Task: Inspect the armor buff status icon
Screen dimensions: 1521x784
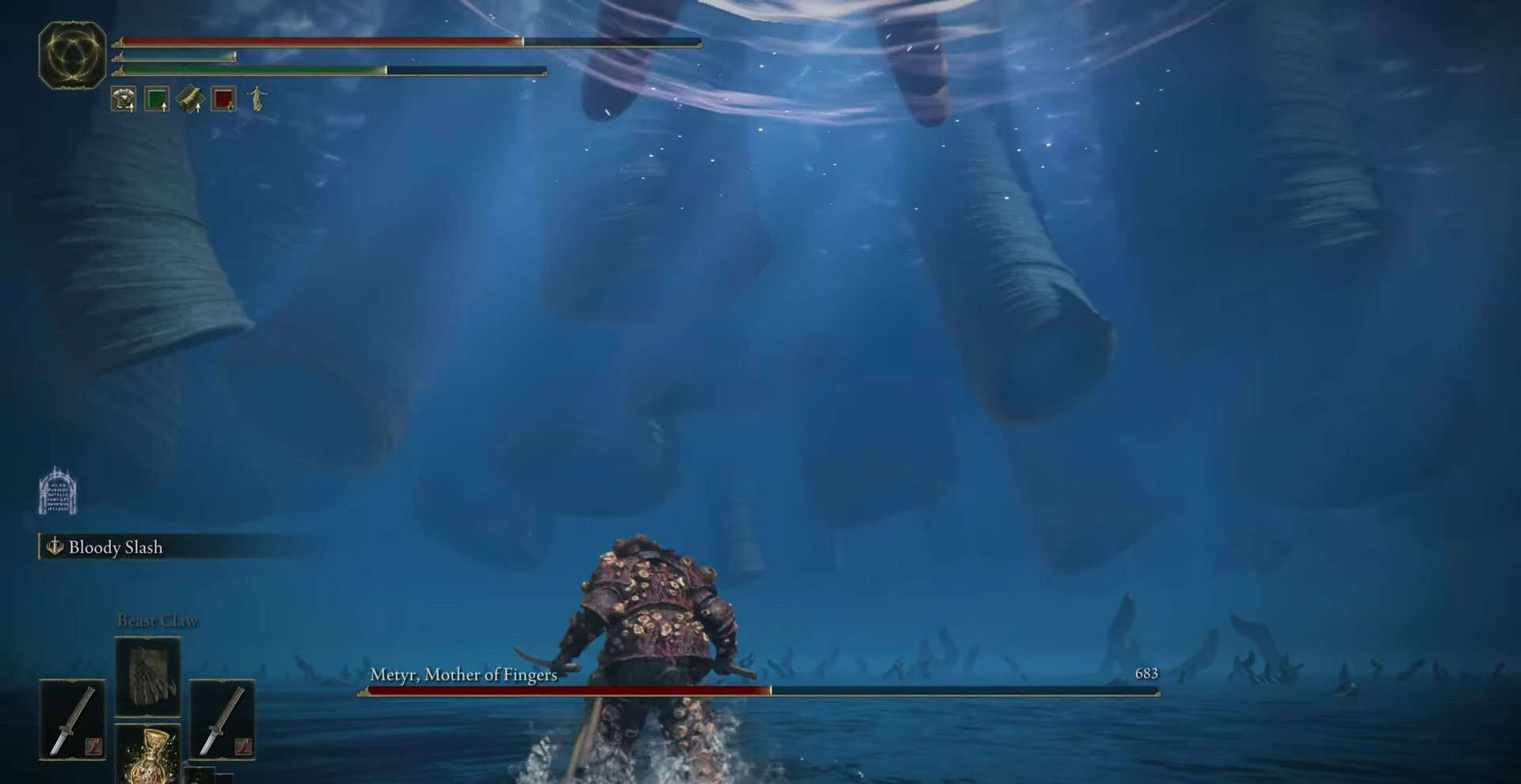Action: point(124,99)
